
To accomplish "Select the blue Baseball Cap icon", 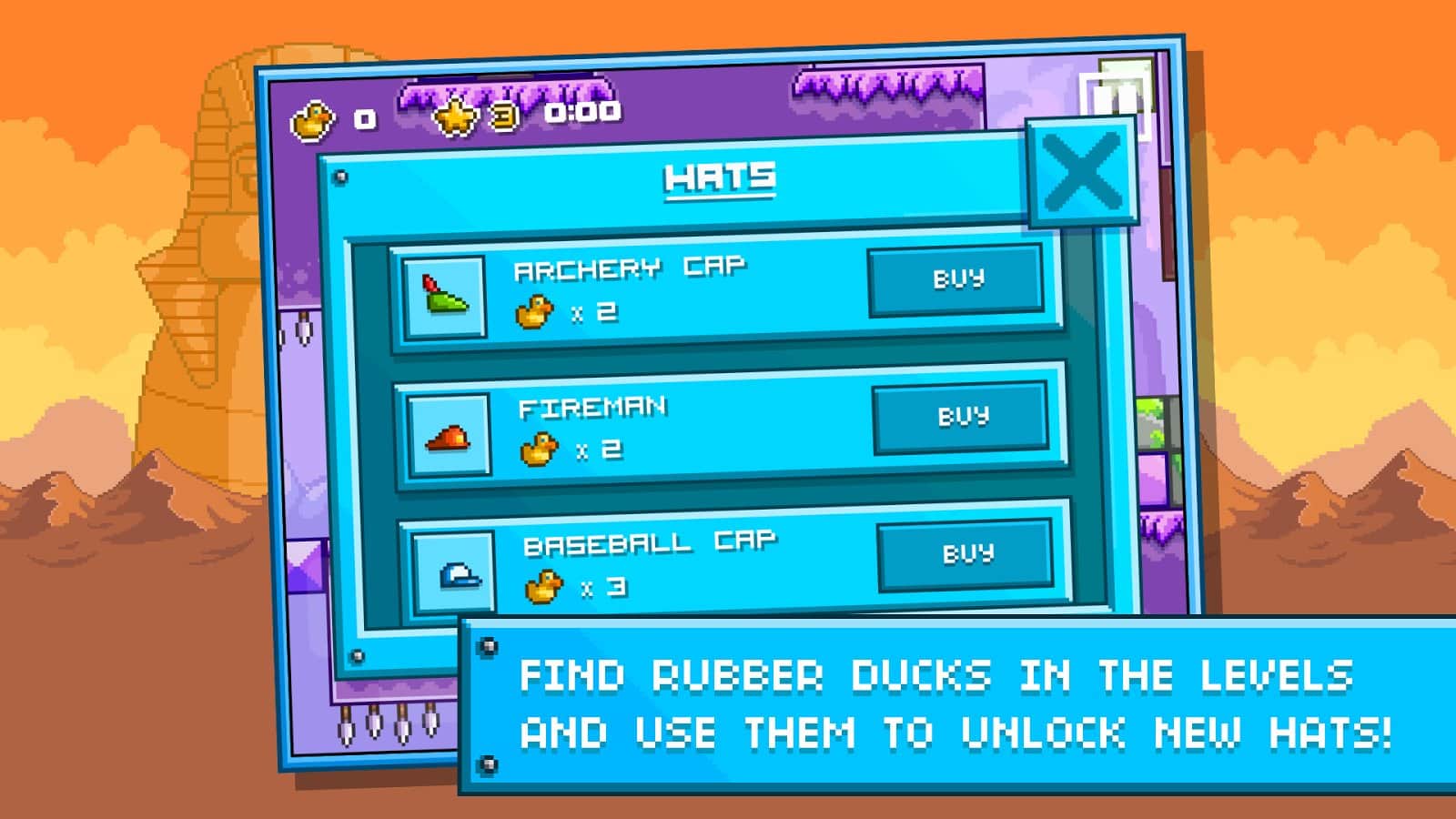I will coord(454,573).
